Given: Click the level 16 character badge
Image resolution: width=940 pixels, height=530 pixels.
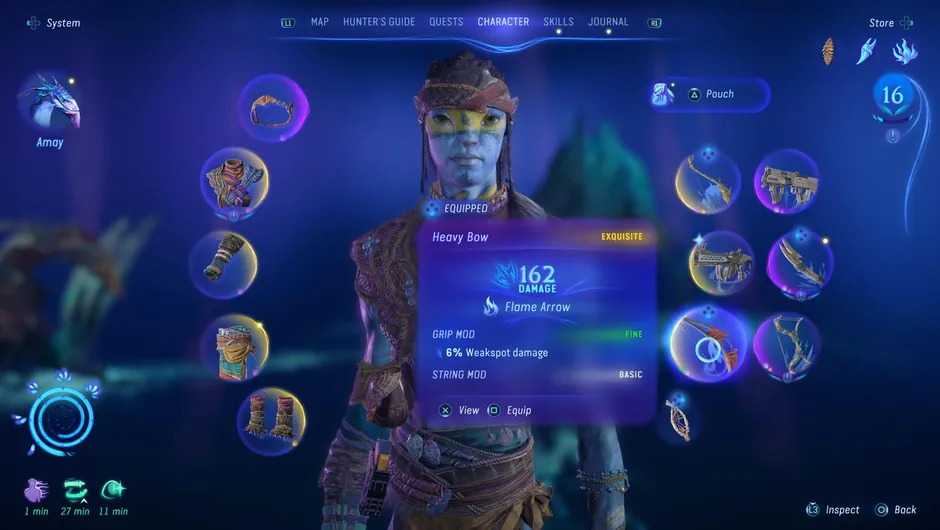Looking at the screenshot, I should click(x=892, y=96).
